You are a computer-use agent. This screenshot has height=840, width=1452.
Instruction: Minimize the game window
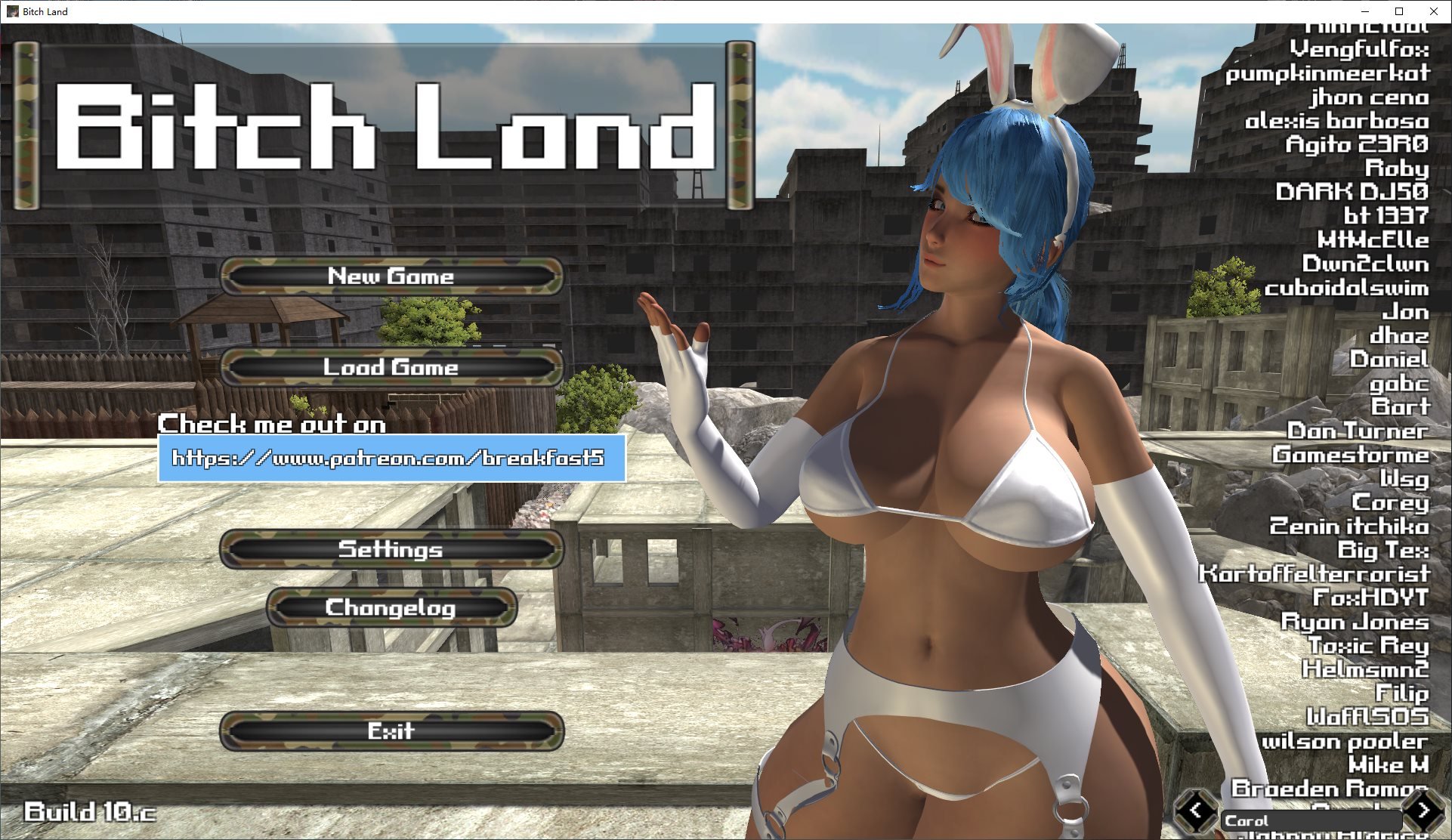click(1364, 11)
